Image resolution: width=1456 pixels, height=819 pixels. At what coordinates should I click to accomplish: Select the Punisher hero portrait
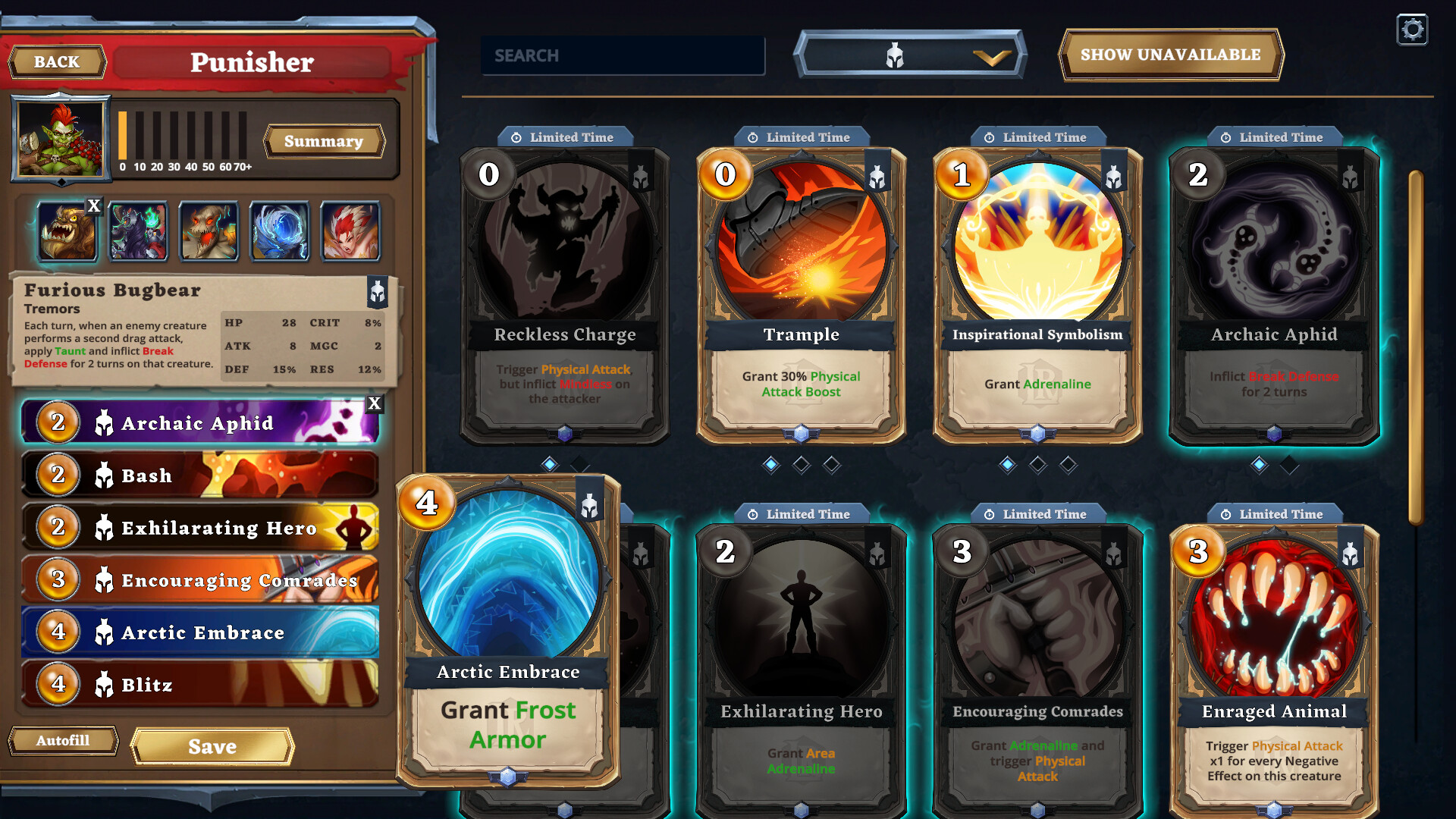pyautogui.click(x=61, y=138)
